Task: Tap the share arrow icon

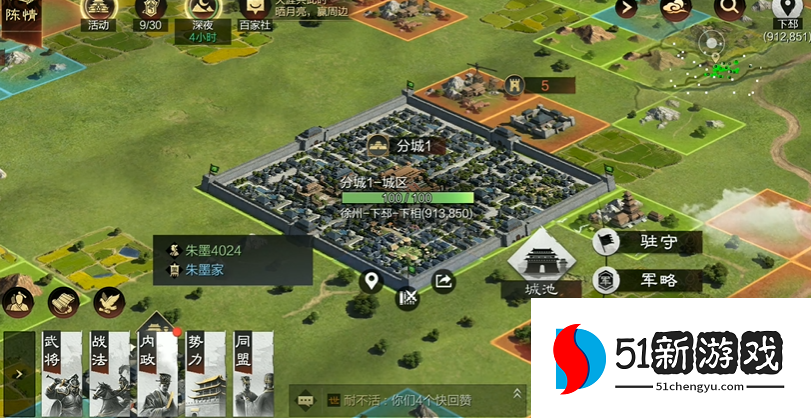Action: click(x=443, y=281)
